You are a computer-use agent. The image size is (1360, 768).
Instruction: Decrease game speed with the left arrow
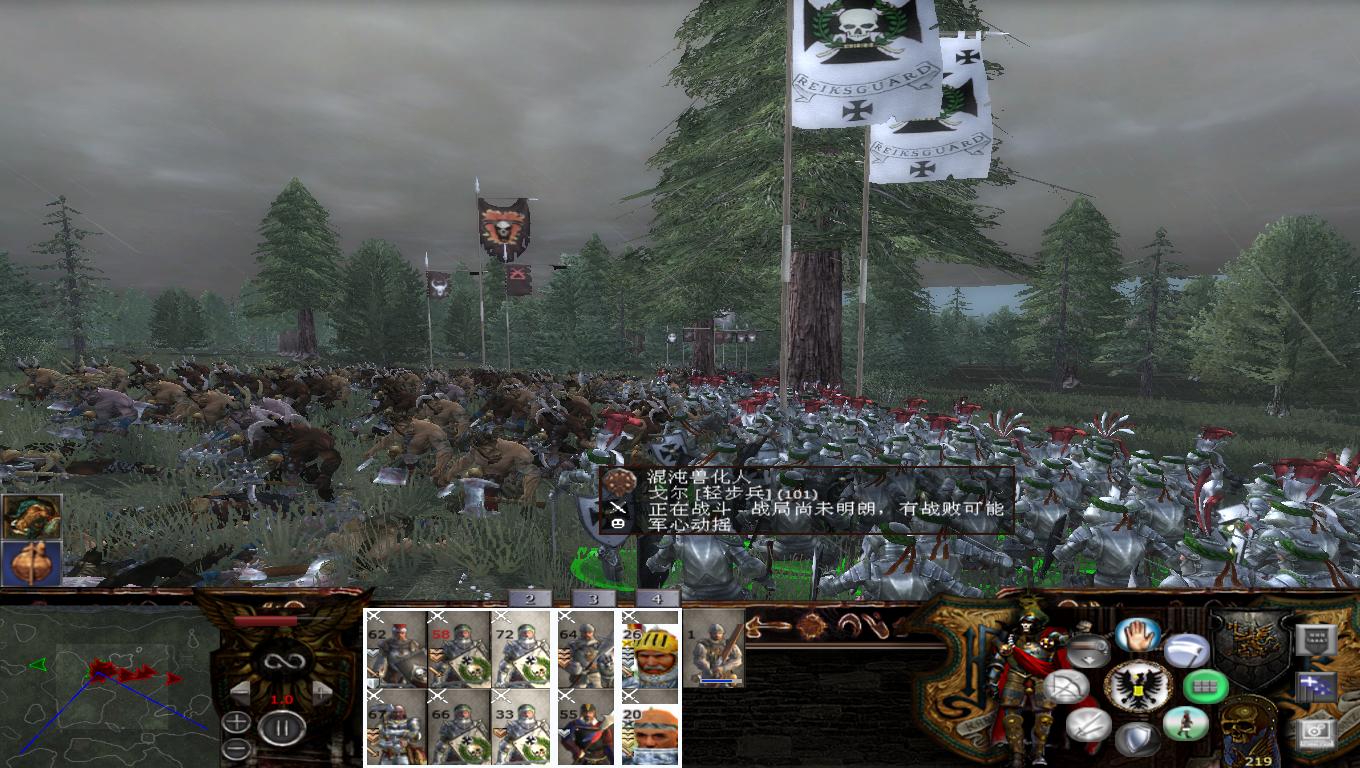[x=240, y=691]
